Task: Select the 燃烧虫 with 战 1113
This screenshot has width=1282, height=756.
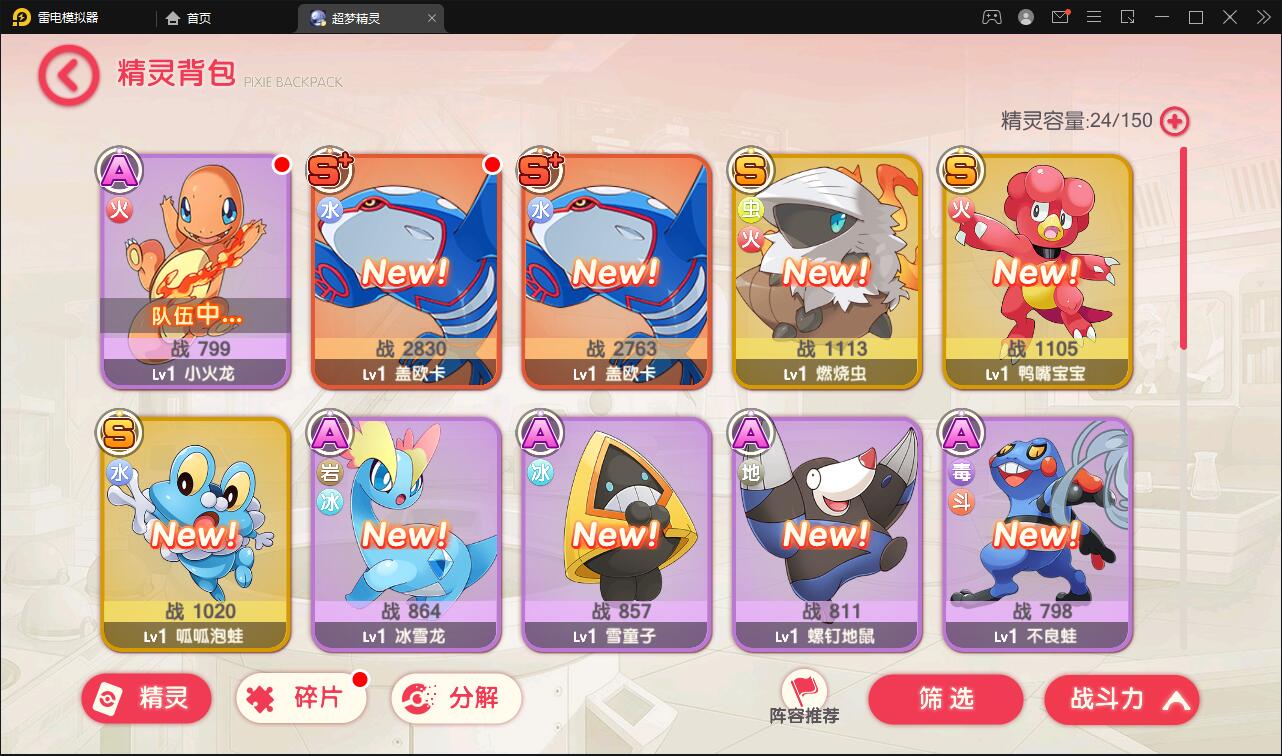Action: [826, 270]
